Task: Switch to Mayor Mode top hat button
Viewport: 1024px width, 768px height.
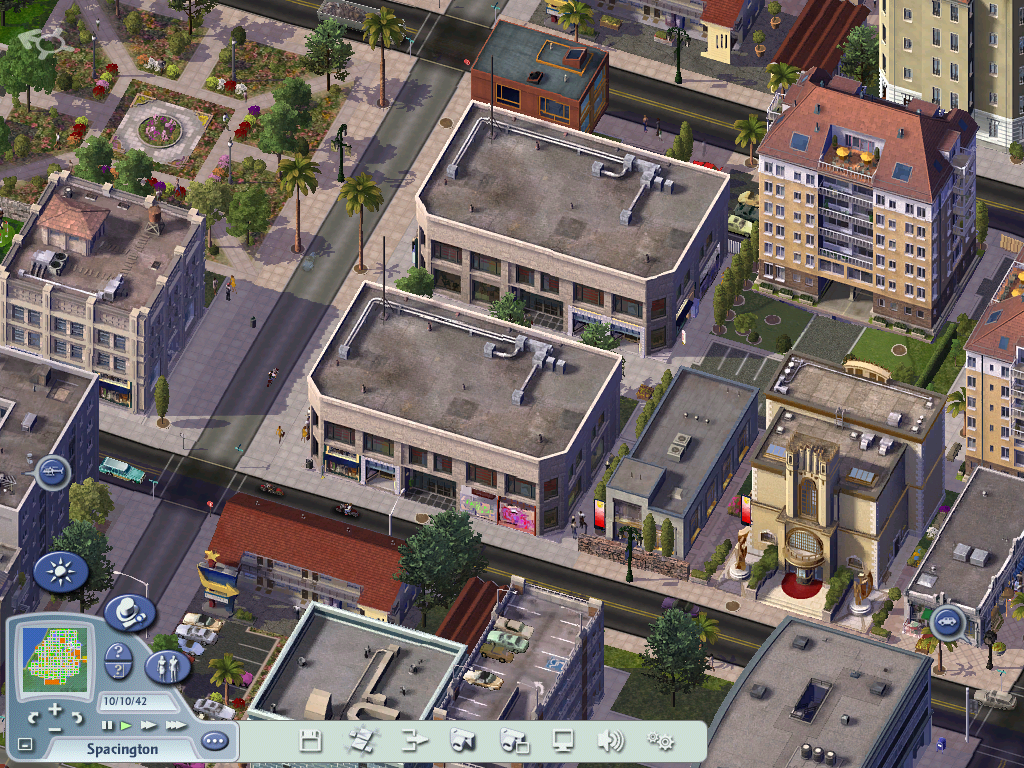Action: [x=129, y=612]
